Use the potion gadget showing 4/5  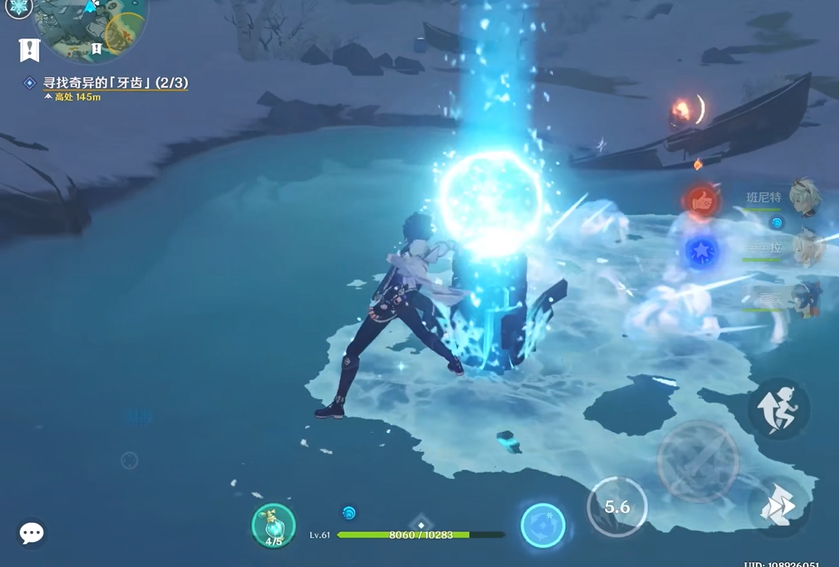273,525
